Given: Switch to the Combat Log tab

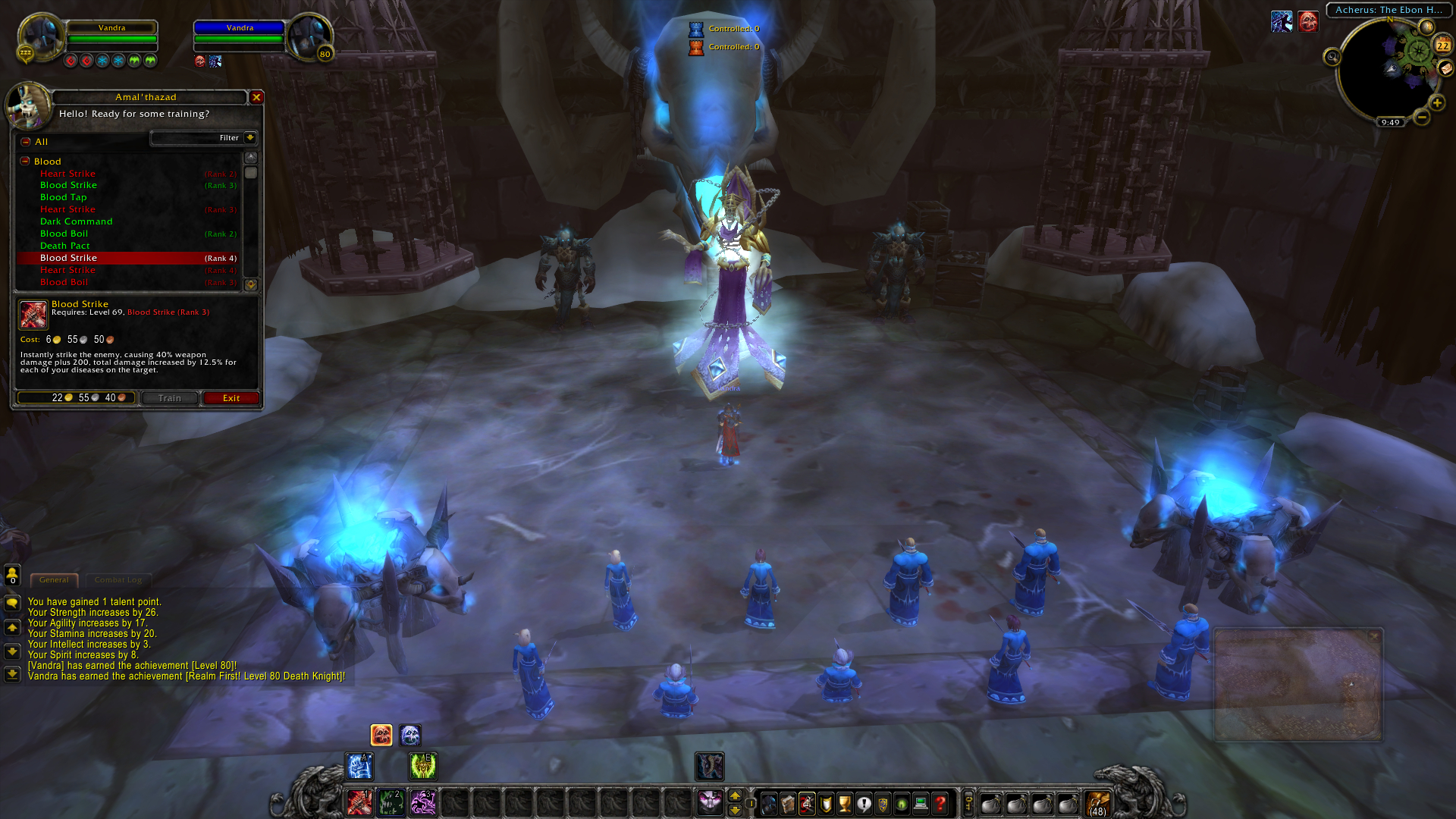Looking at the screenshot, I should pyautogui.click(x=118, y=579).
